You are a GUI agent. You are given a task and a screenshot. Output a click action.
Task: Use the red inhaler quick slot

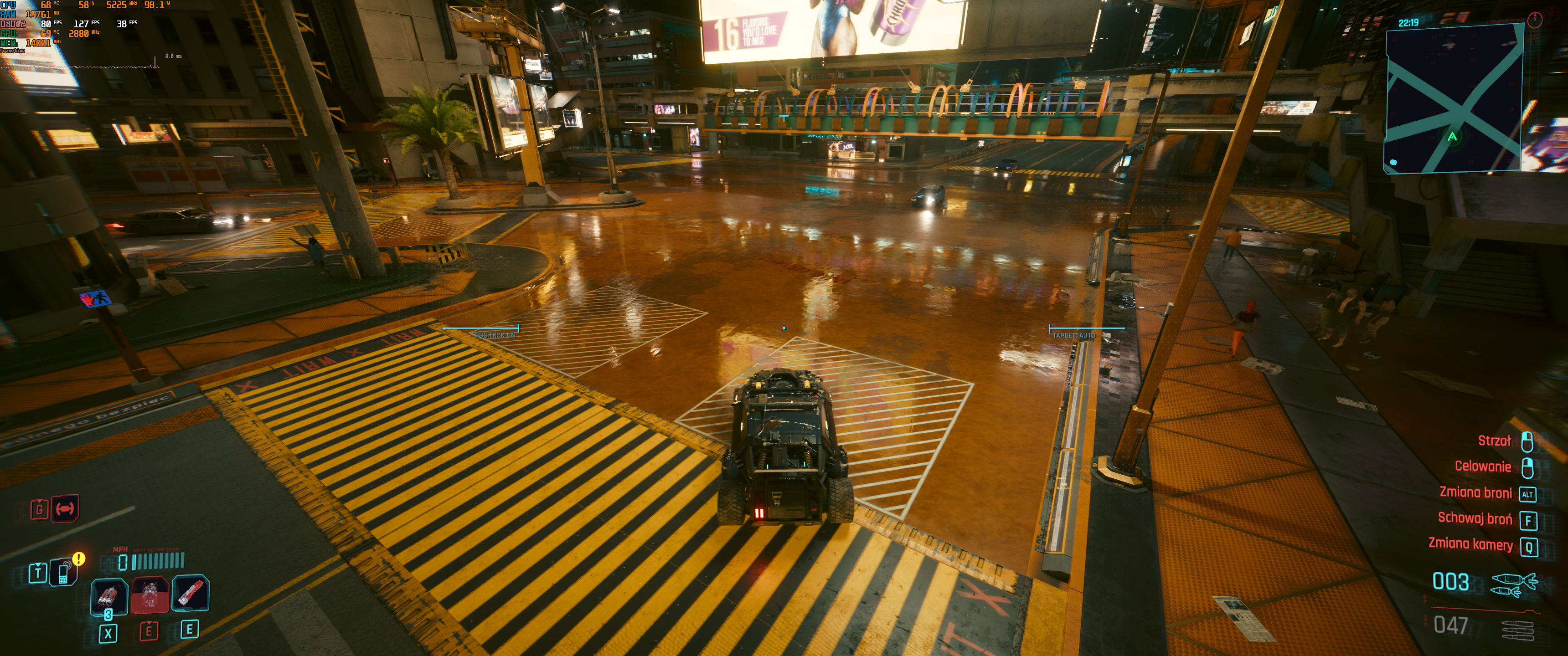click(x=190, y=593)
